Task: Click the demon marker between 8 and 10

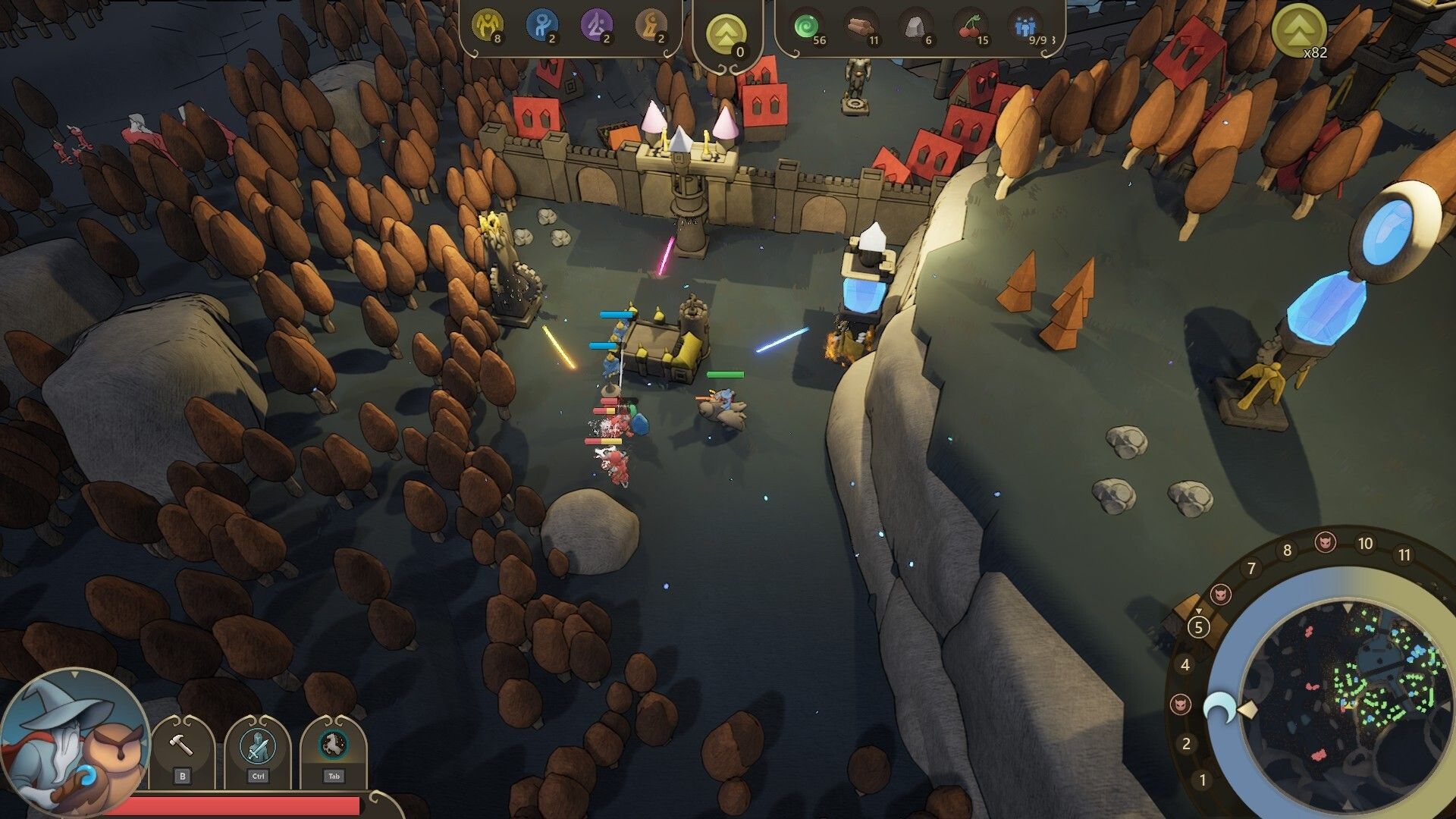Action: [x=1326, y=542]
